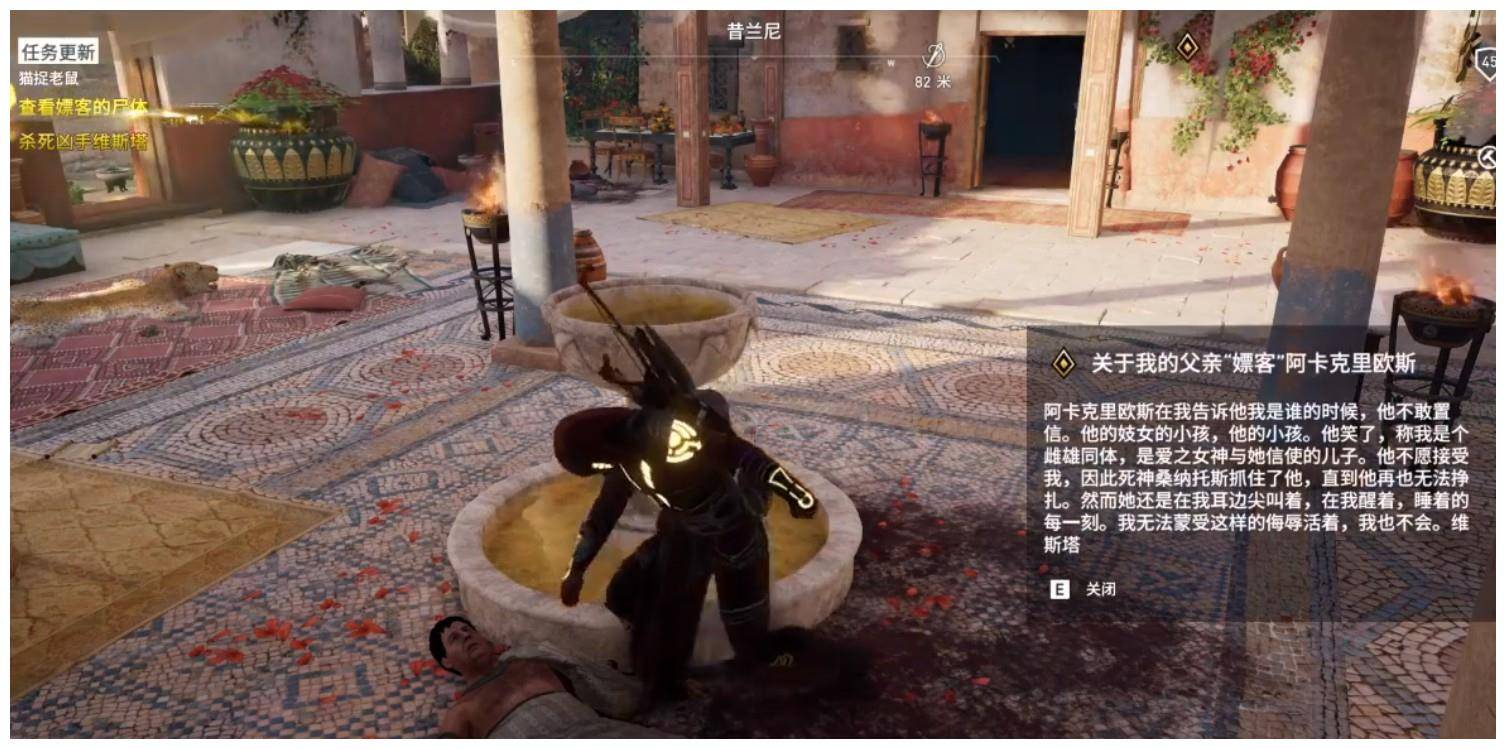Open the 猫捉老鼠 quest entry

(49, 77)
